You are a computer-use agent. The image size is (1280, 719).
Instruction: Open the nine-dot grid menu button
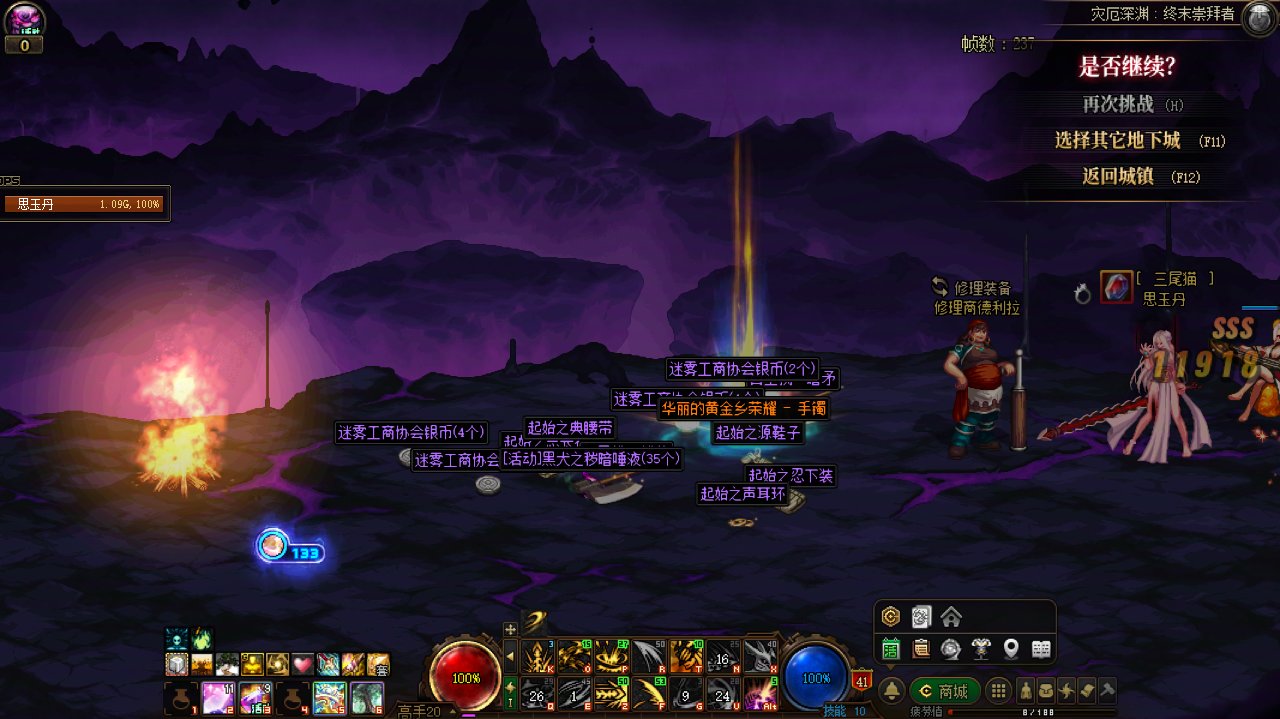(x=997, y=691)
